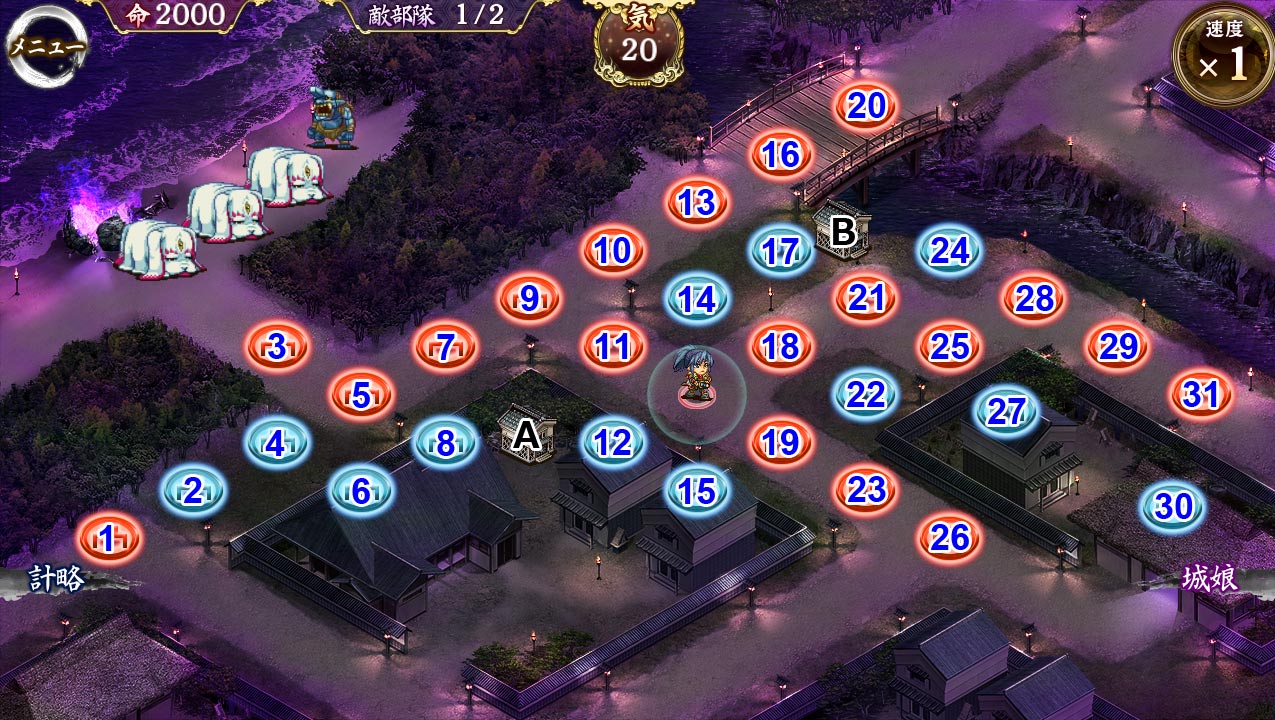The width and height of the screenshot is (1275, 720).
Task: Choose blue deployment tile 8
Action: tap(445, 443)
